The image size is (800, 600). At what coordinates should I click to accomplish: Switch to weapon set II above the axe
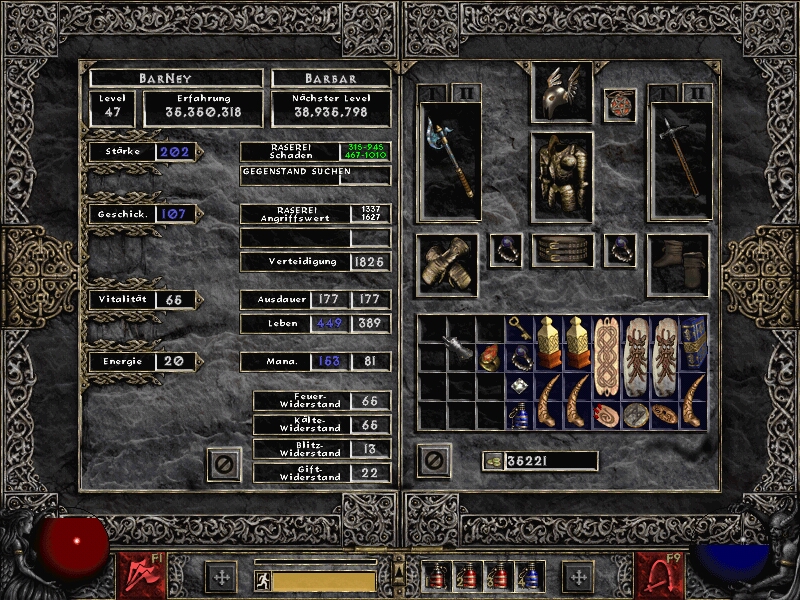click(466, 93)
